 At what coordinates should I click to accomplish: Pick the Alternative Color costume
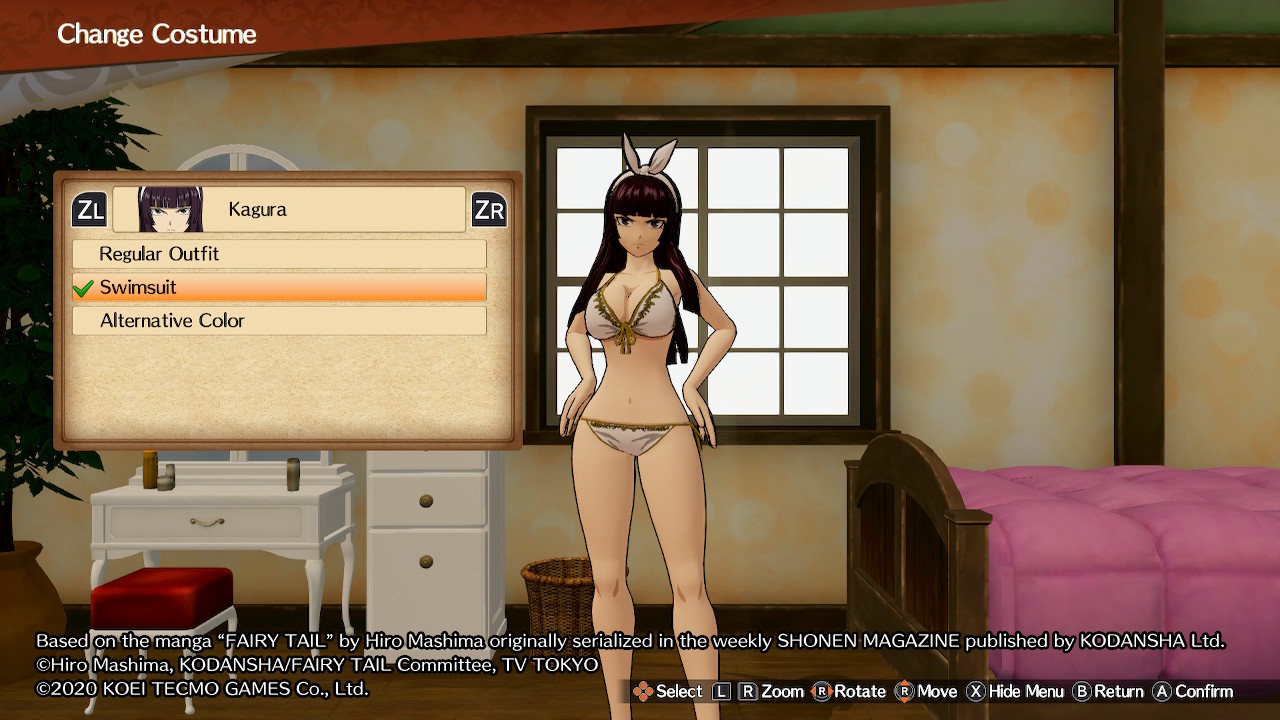[x=279, y=321]
